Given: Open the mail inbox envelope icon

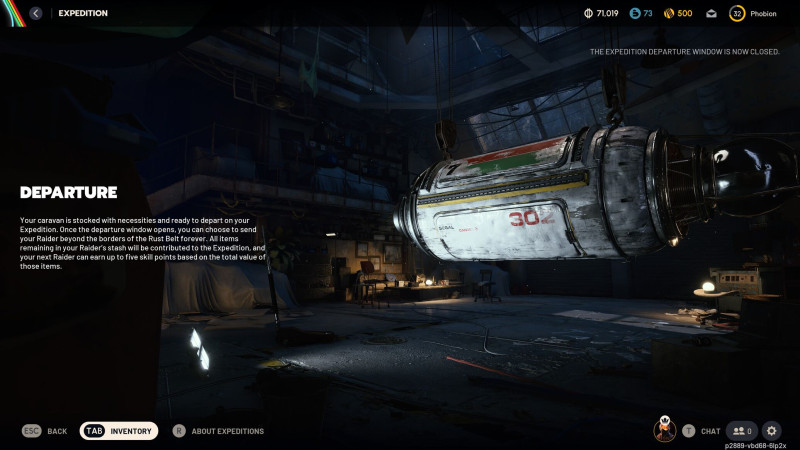Looking at the screenshot, I should pyautogui.click(x=711, y=13).
